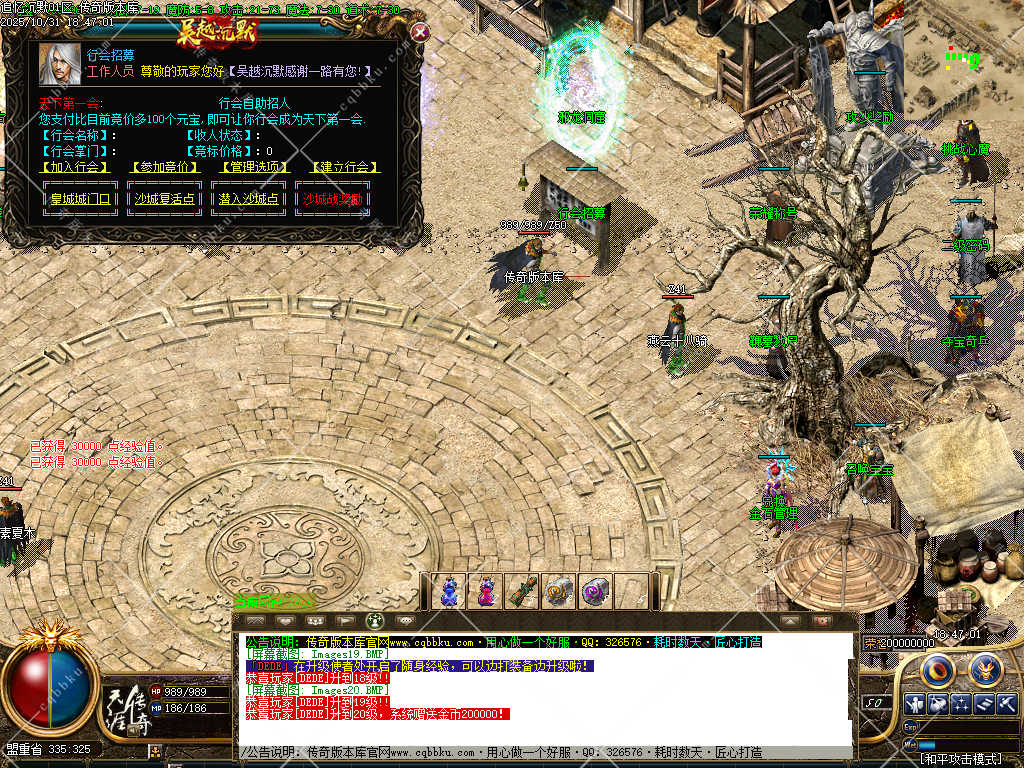Open the bag with the pouch icon

937,704
